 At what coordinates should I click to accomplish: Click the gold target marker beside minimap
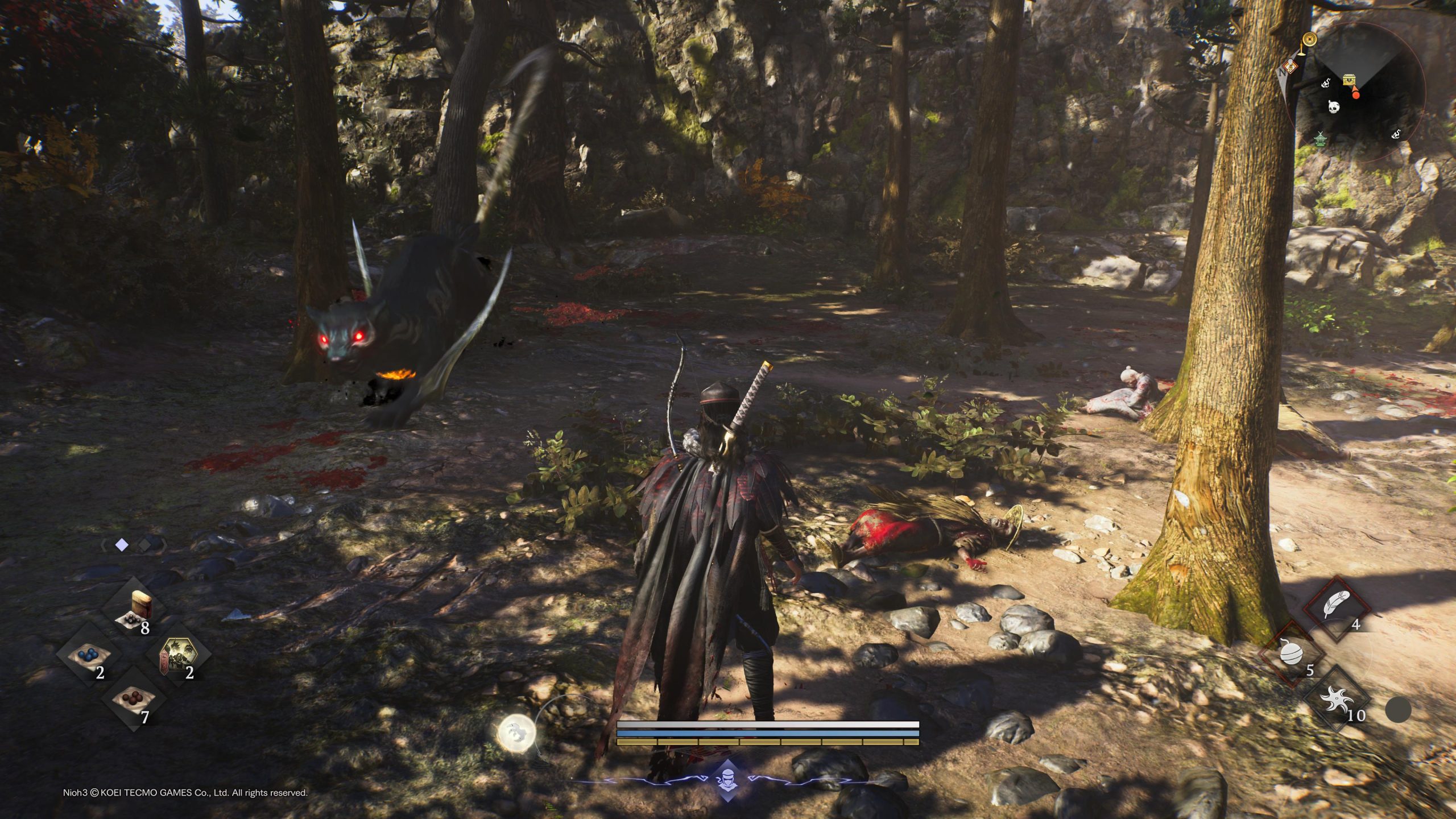(x=1310, y=39)
